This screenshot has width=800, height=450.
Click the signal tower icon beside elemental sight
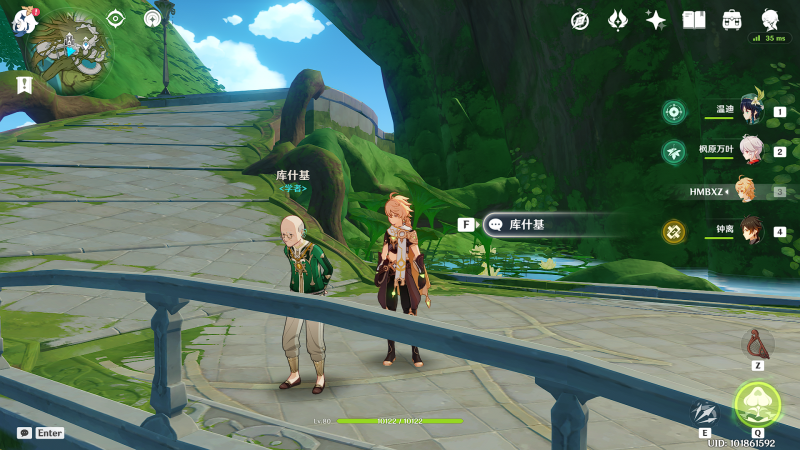pyautogui.click(x=152, y=18)
